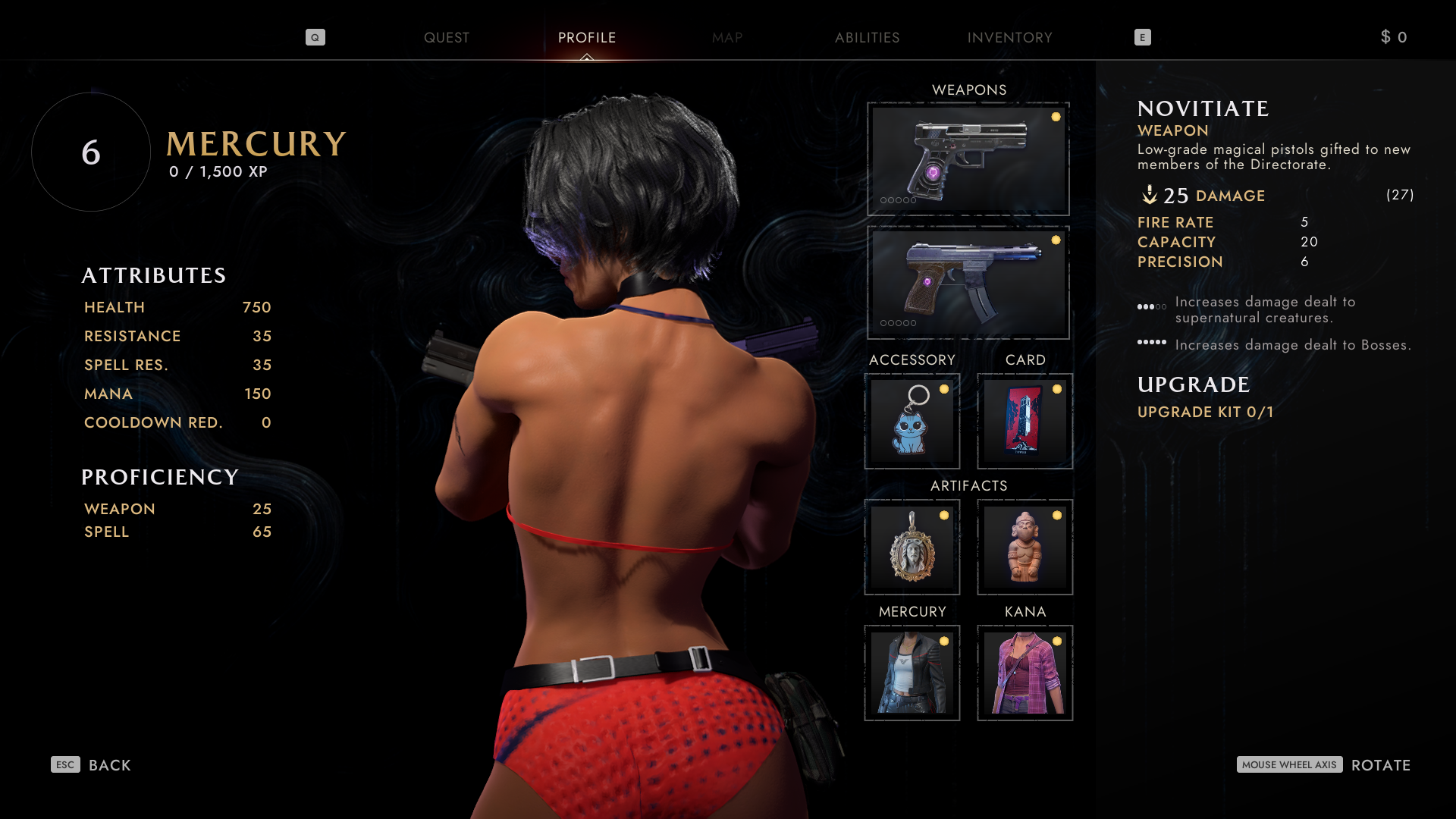Switch to the Quest tab
Viewport: 1456px width, 819px height.
pos(446,38)
